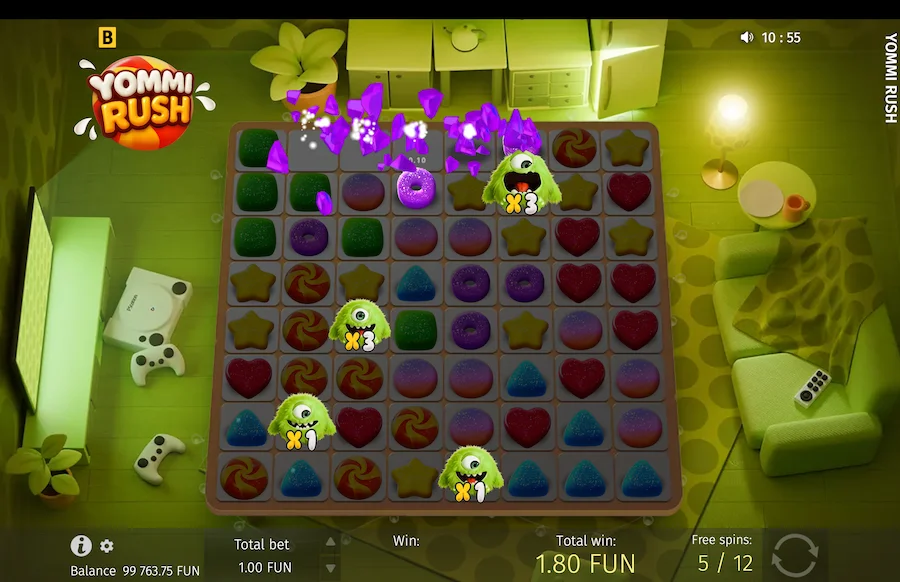Image resolution: width=900 pixels, height=582 pixels.
Task: Decrease the total bet amount
Action: point(332,568)
